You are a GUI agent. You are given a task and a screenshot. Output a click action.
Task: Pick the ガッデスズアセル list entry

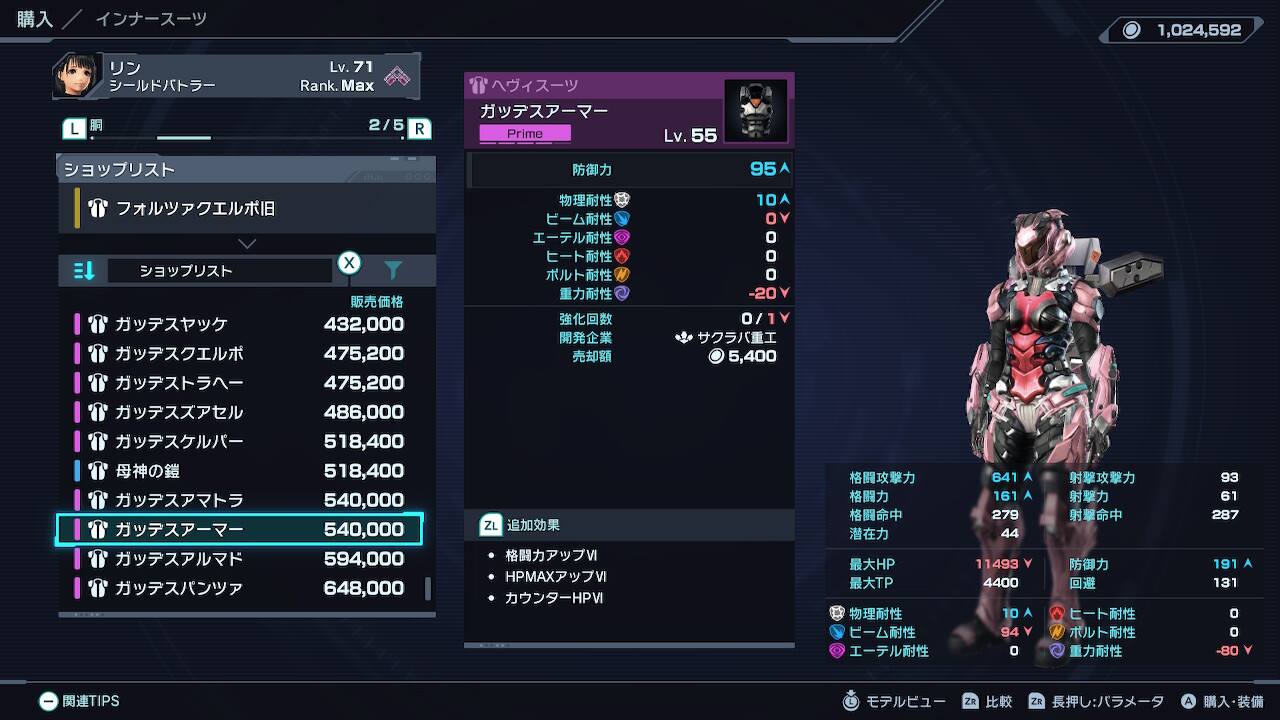tap(240, 412)
